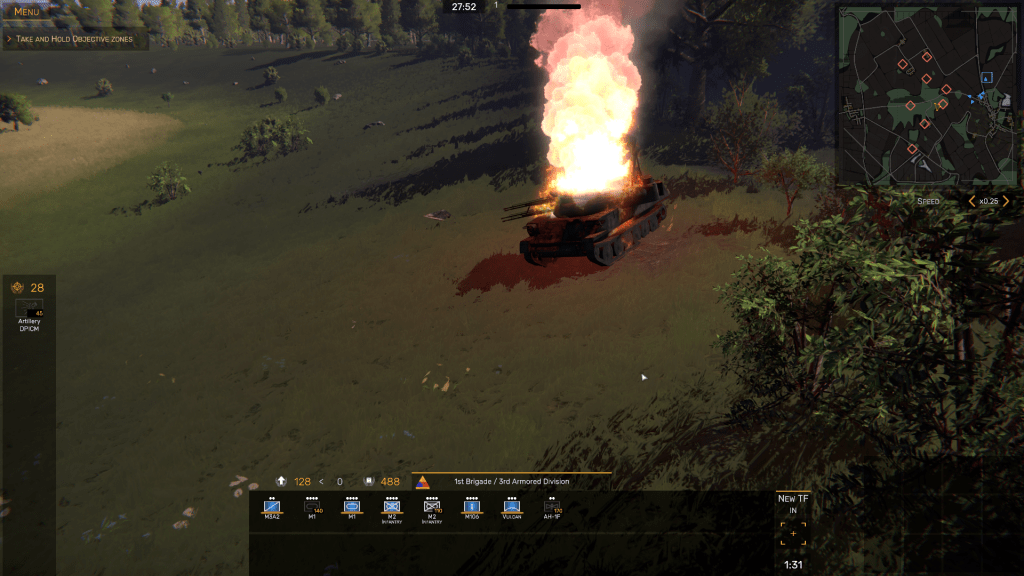Select the M106 unit card
The width and height of the screenshot is (1024, 576).
471,509
